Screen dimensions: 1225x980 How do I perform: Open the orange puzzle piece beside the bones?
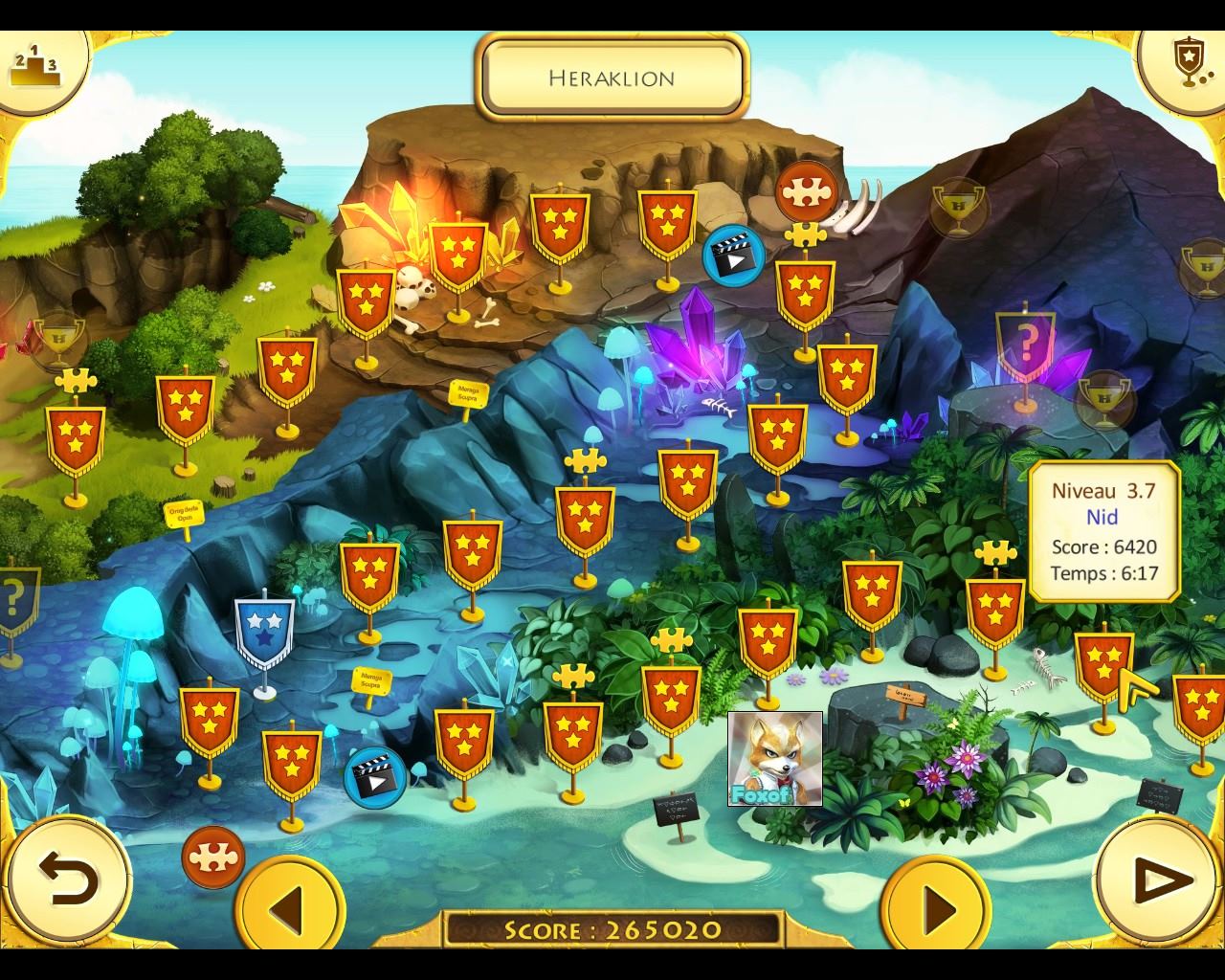pos(806,192)
